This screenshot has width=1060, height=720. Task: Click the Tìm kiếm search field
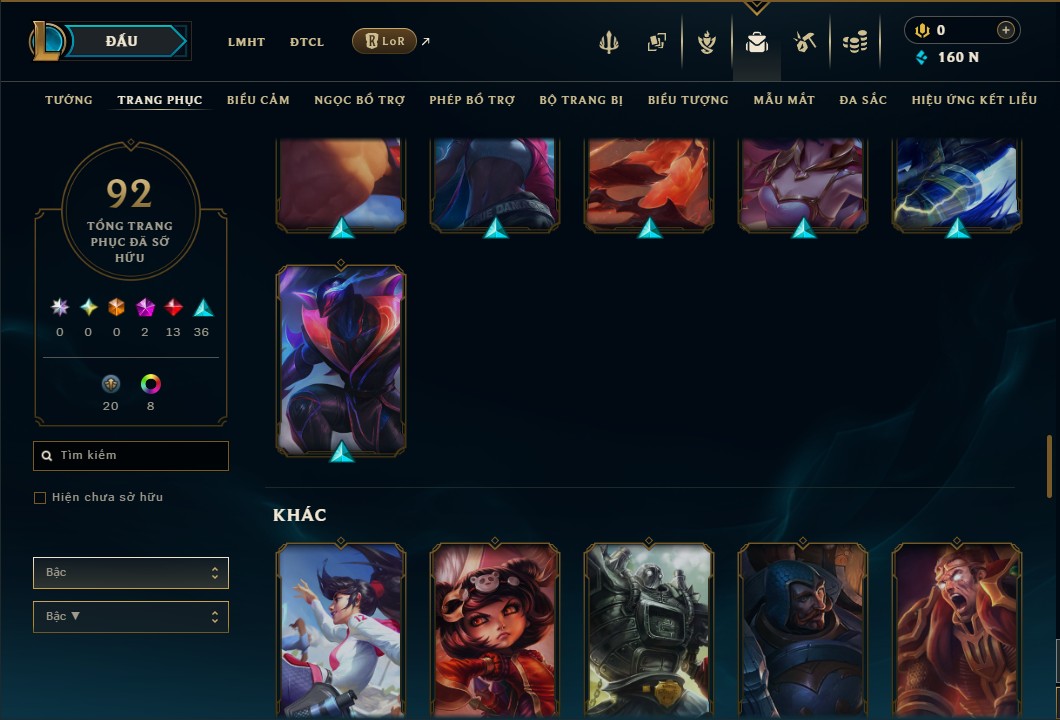click(x=131, y=456)
